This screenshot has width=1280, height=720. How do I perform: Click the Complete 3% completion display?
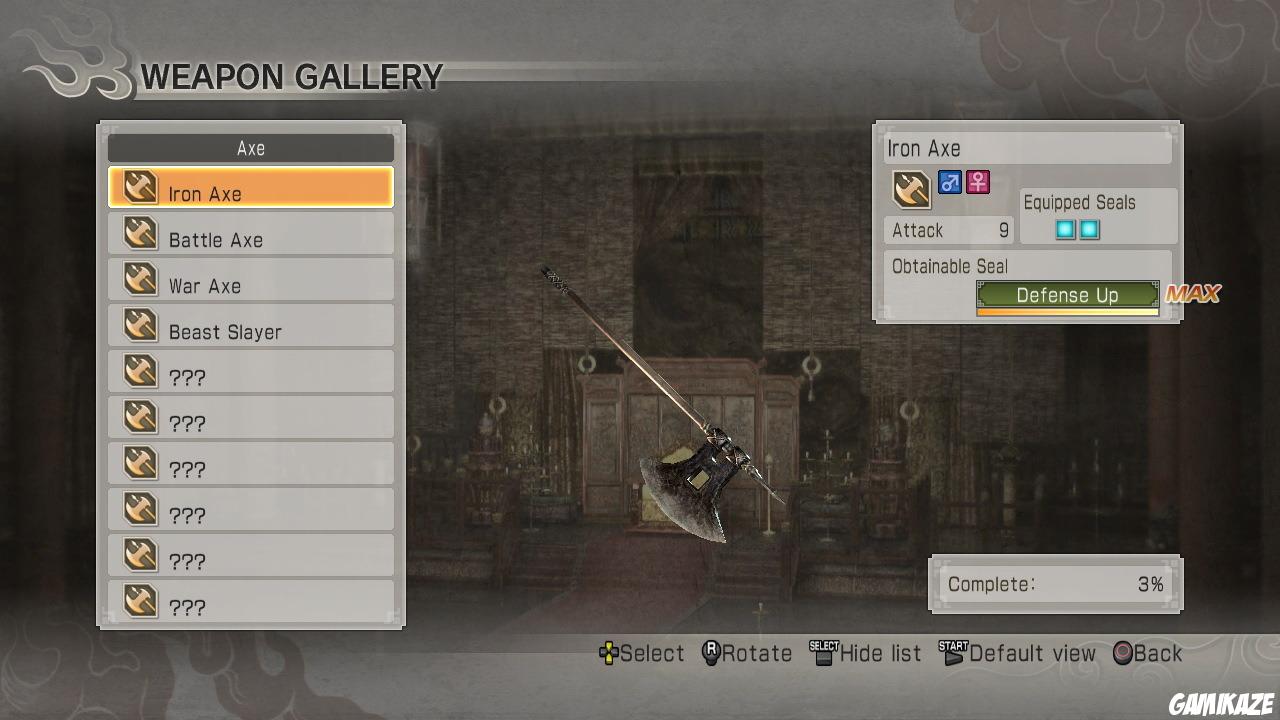coord(1055,584)
